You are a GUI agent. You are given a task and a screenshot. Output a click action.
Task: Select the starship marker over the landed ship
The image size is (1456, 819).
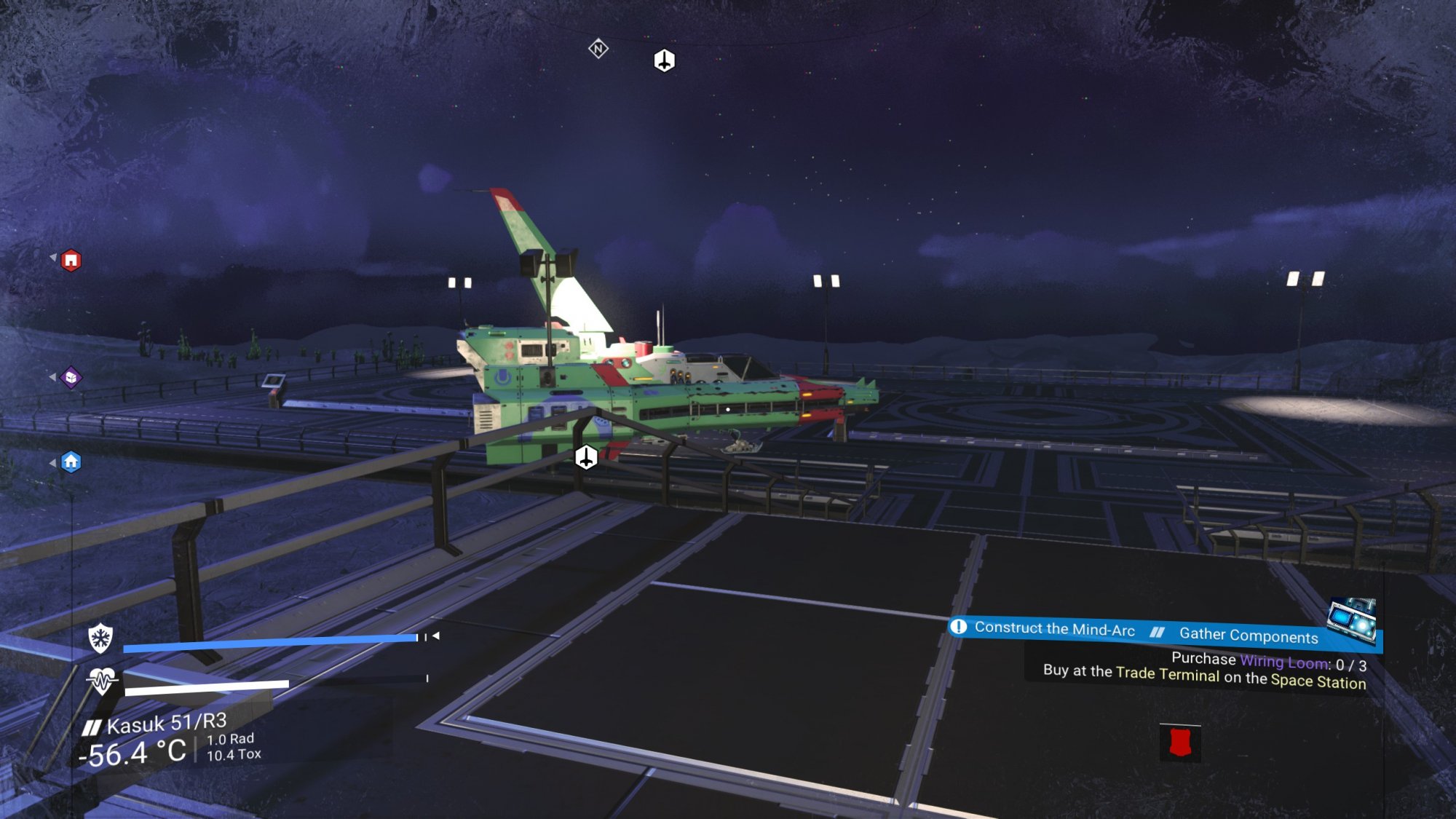click(x=586, y=458)
